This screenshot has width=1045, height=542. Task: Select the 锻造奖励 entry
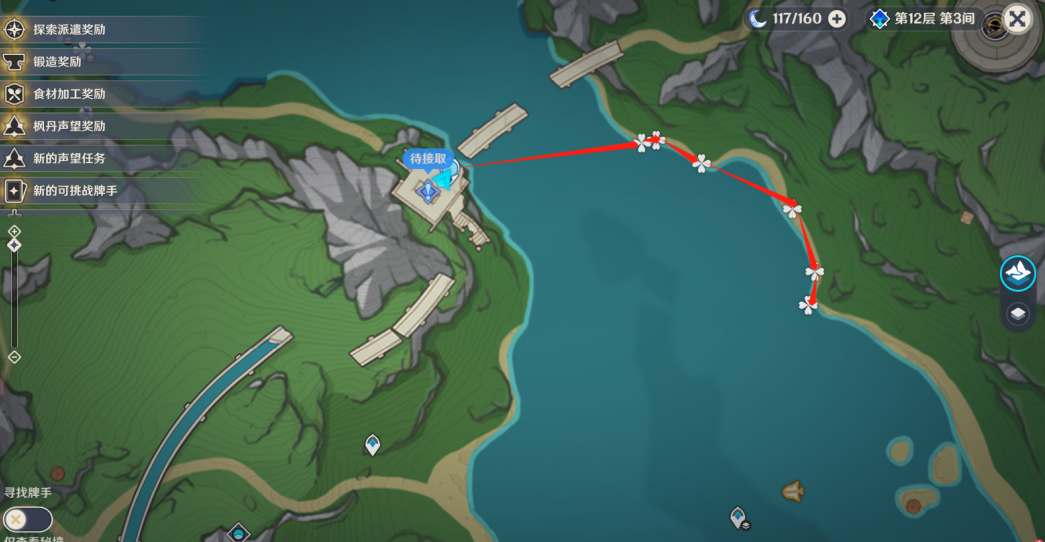pyautogui.click(x=58, y=62)
